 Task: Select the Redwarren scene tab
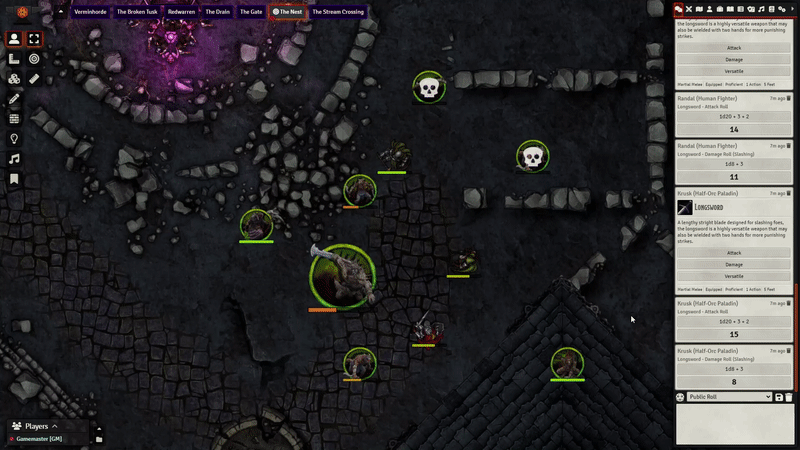pos(182,12)
